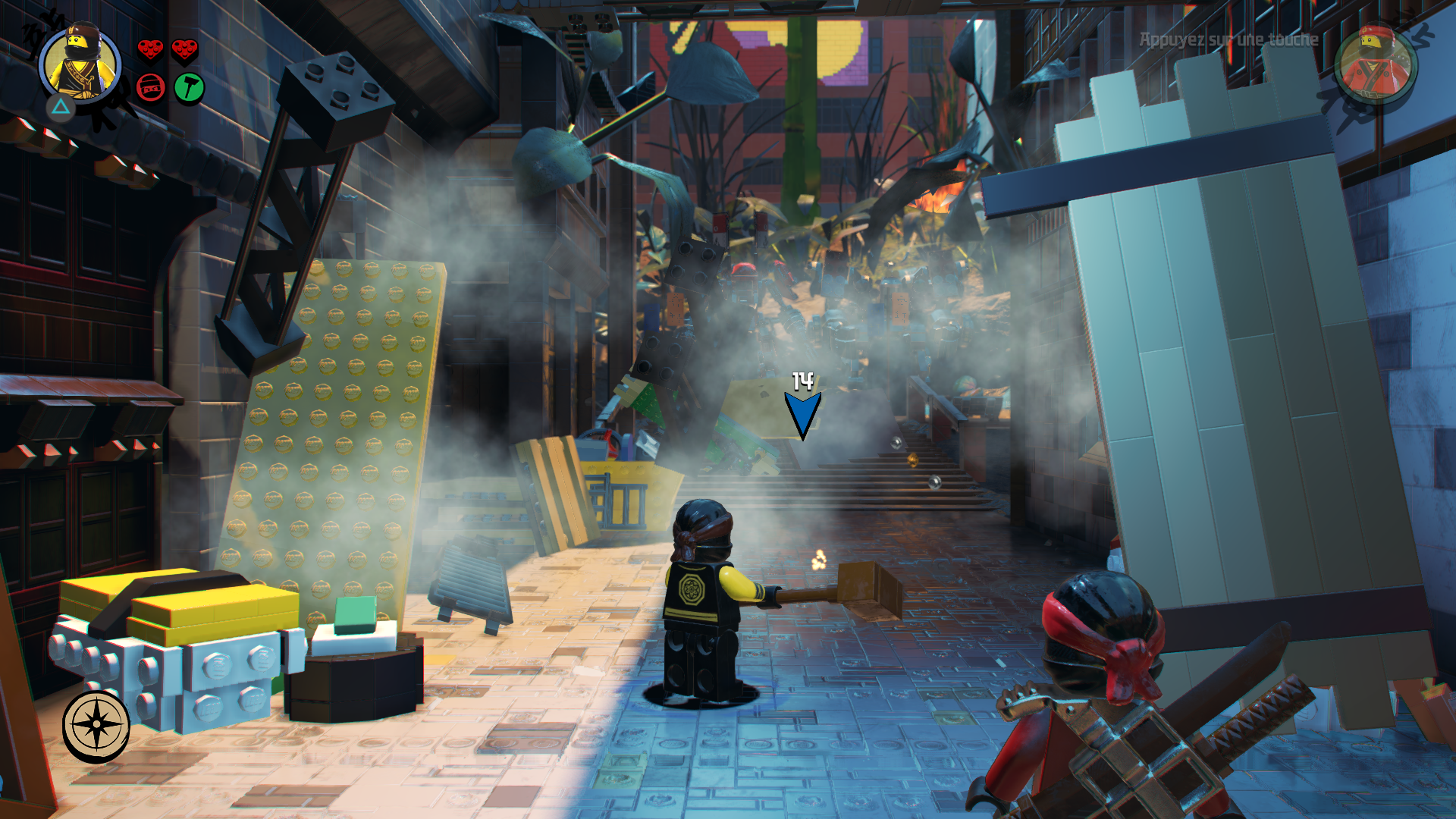Select Kai's player two portrait
The image size is (1456, 819).
click(x=1375, y=64)
